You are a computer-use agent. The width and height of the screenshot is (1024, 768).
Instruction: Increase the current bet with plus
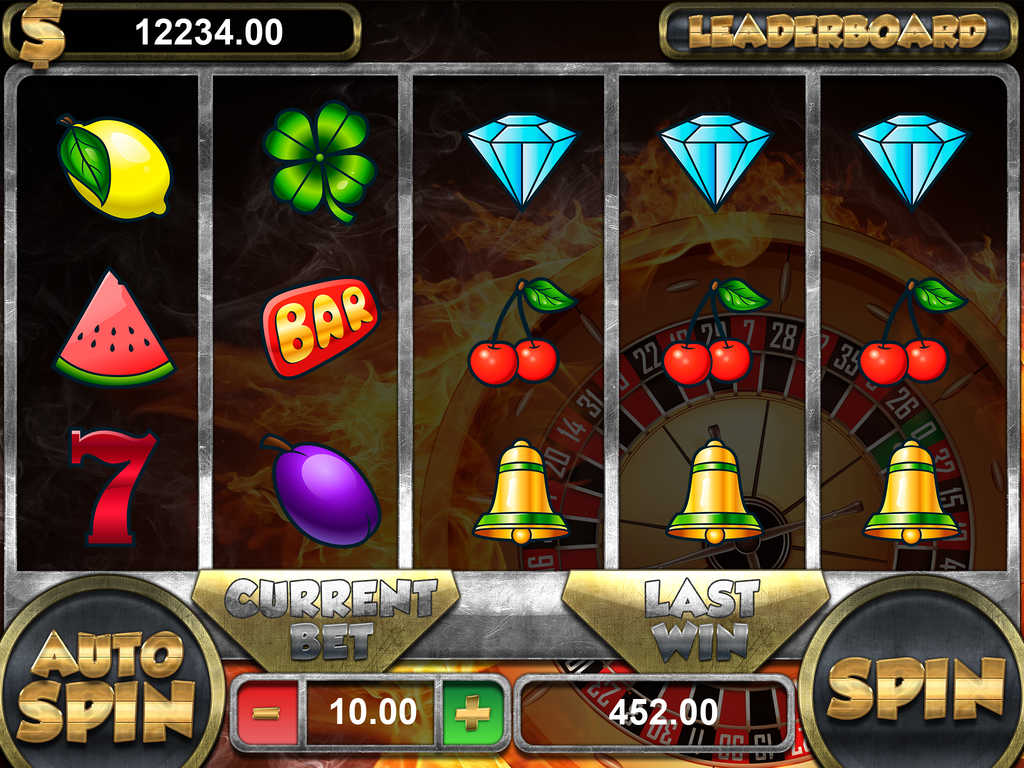[x=472, y=713]
